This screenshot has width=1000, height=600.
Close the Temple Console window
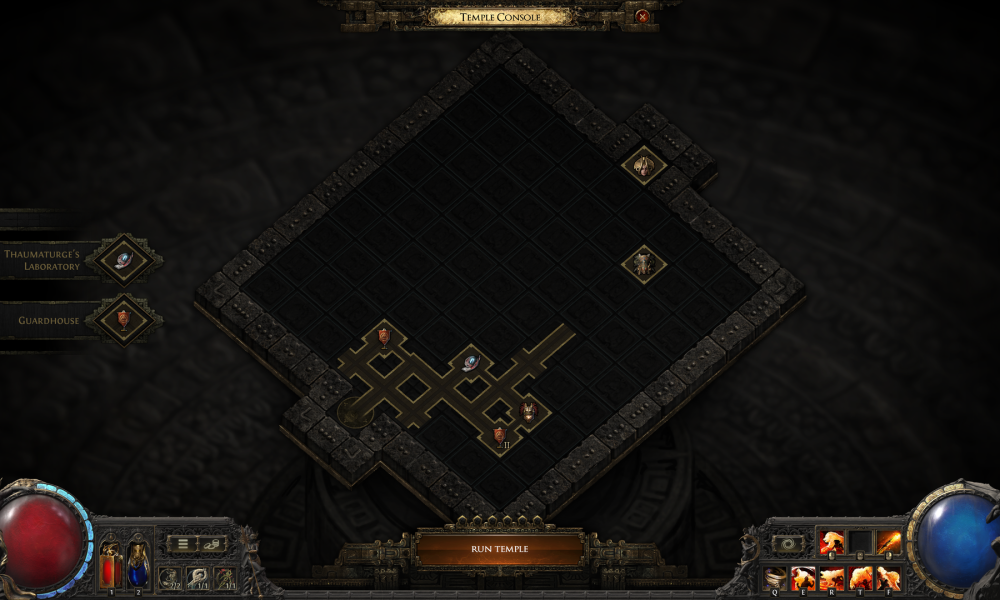(x=642, y=16)
